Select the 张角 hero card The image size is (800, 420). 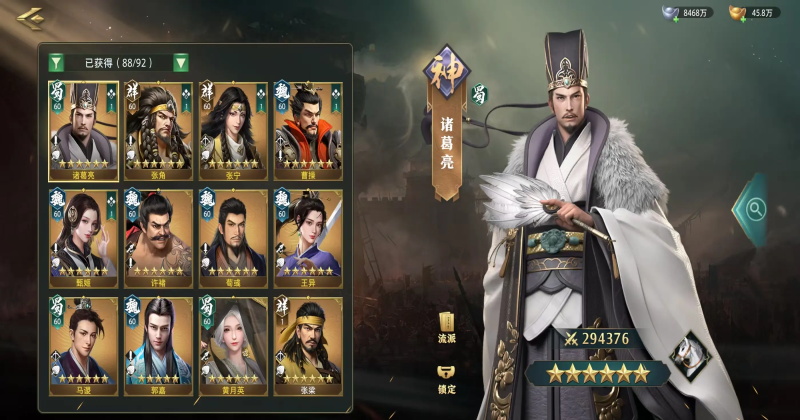[158, 130]
